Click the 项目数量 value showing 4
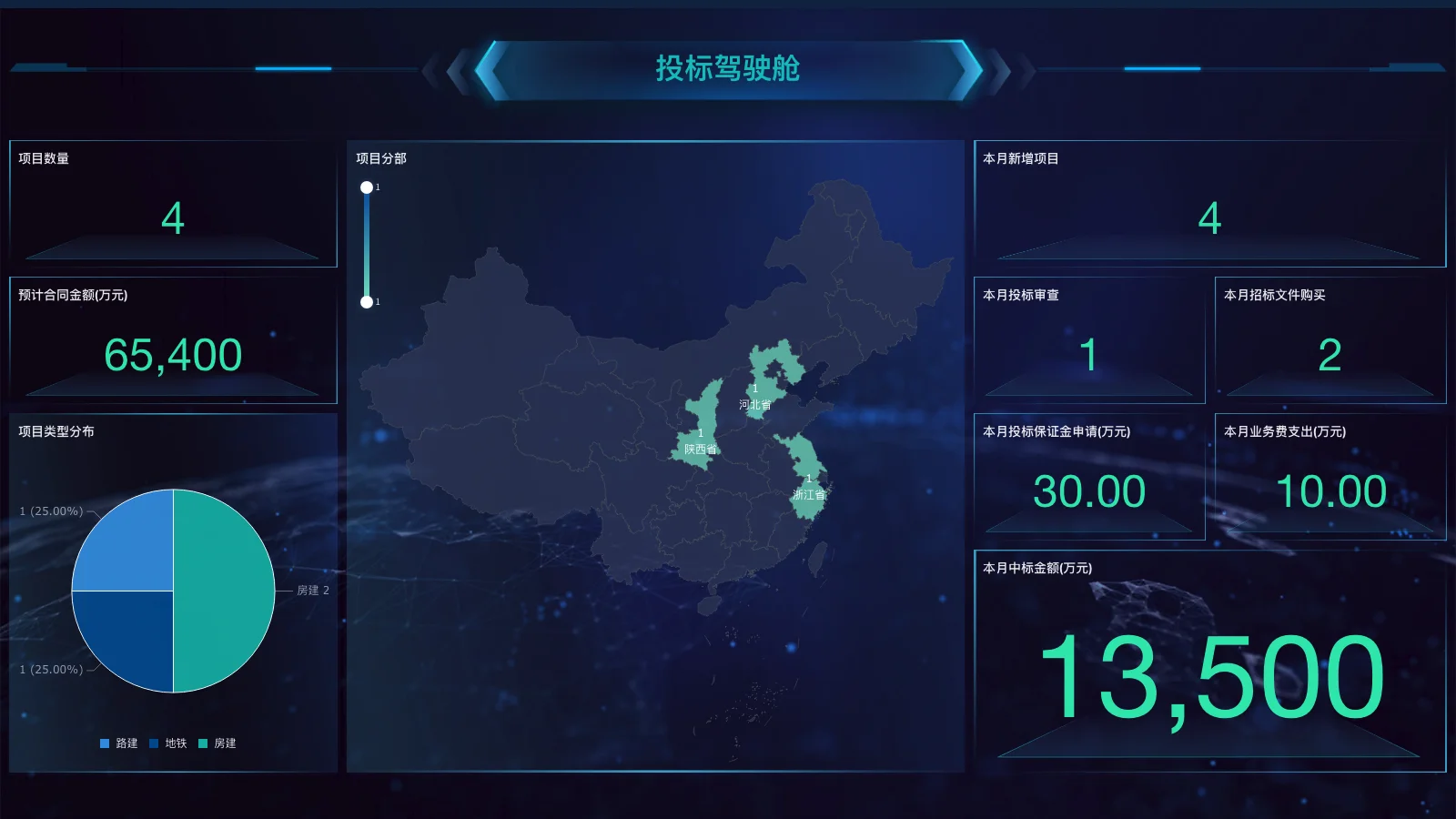Viewport: 1456px width, 819px height. point(173,219)
